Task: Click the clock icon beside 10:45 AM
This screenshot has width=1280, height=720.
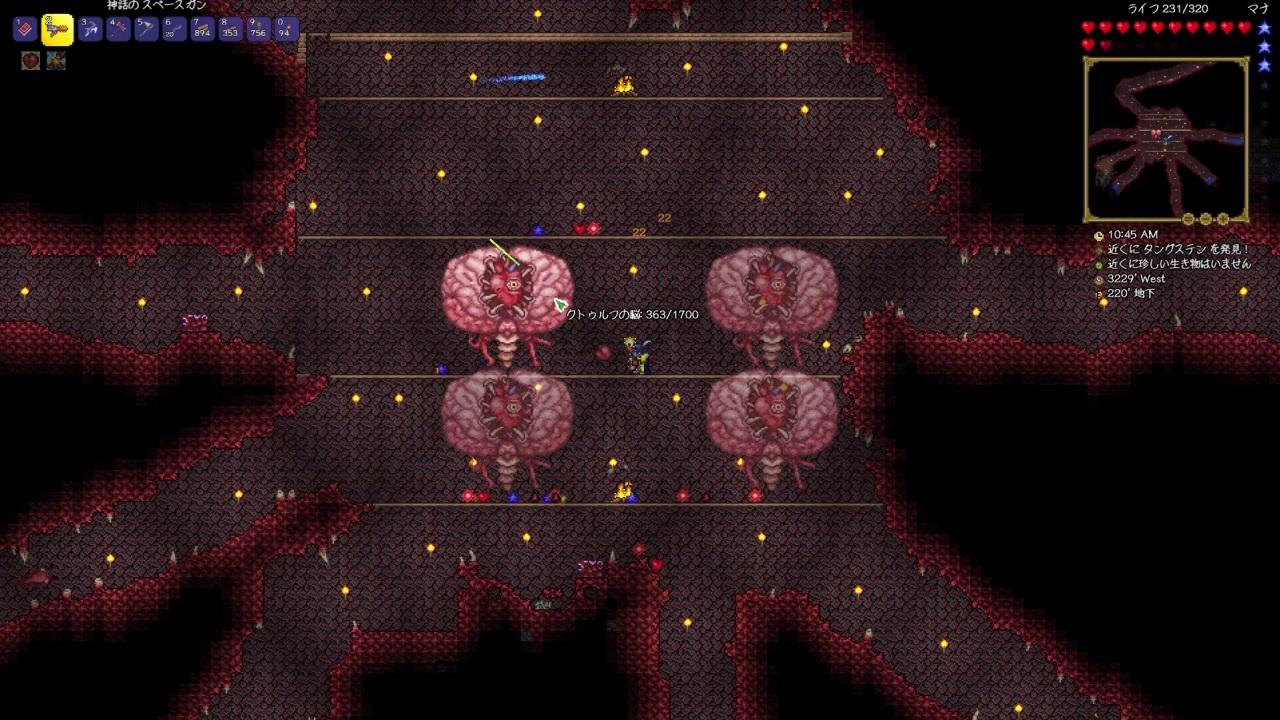Action: tap(1098, 235)
